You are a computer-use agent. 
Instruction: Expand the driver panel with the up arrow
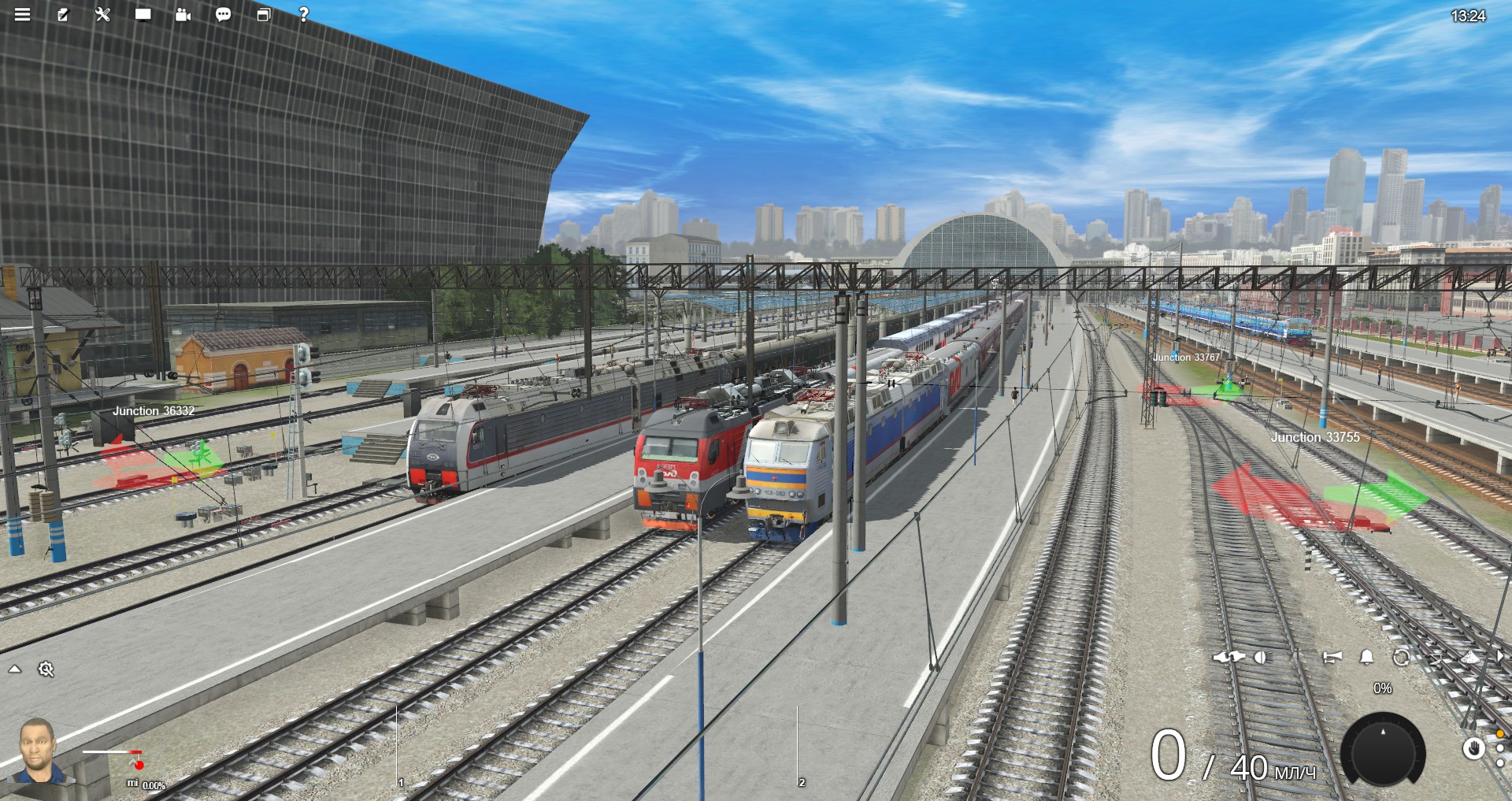tap(15, 669)
